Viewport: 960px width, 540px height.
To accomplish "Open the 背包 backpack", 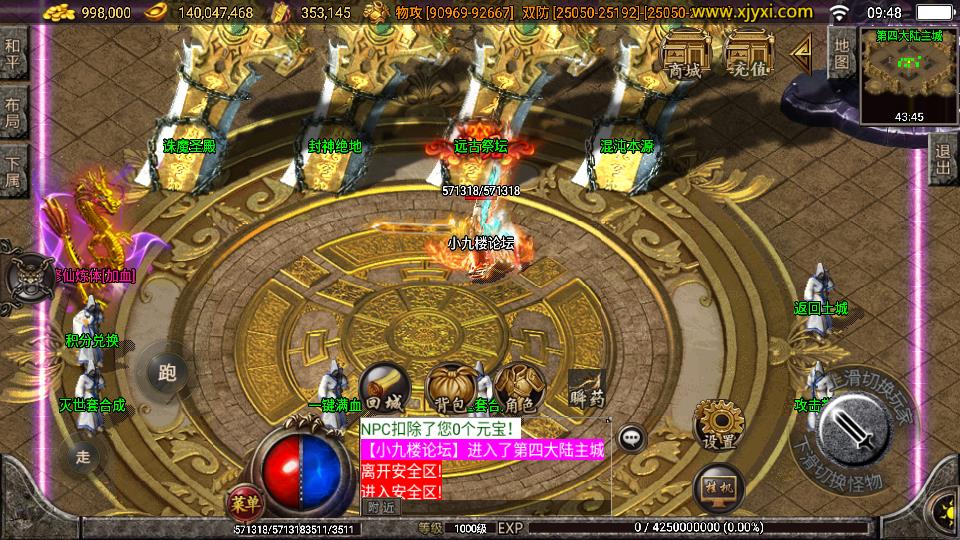I will tap(450, 388).
